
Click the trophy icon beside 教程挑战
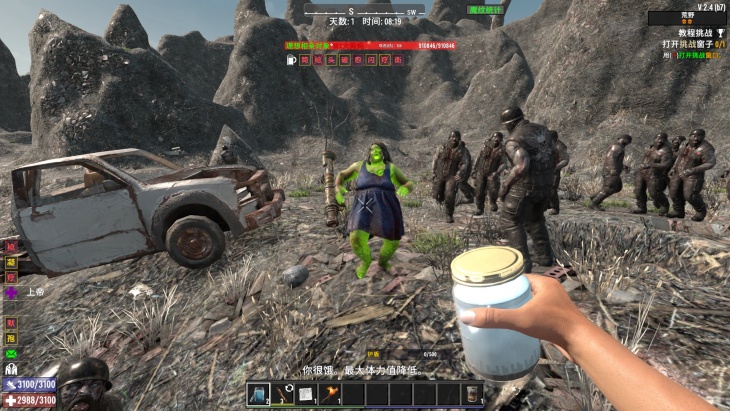point(720,32)
